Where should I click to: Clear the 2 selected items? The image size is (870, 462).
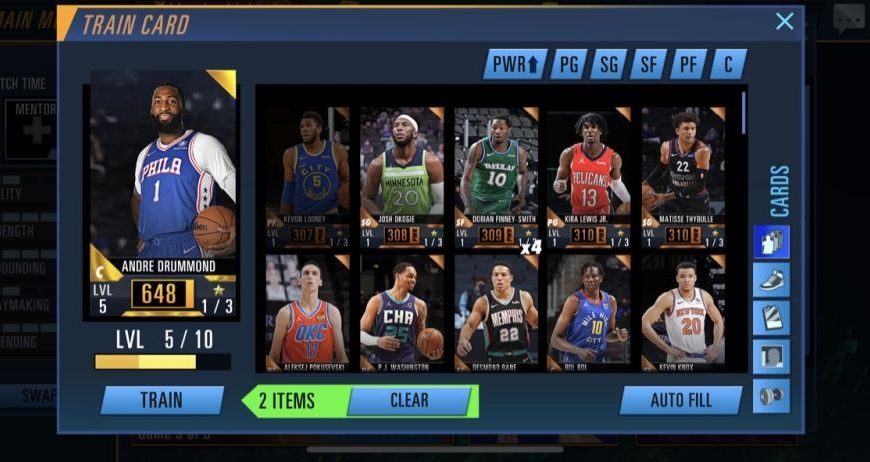[409, 400]
